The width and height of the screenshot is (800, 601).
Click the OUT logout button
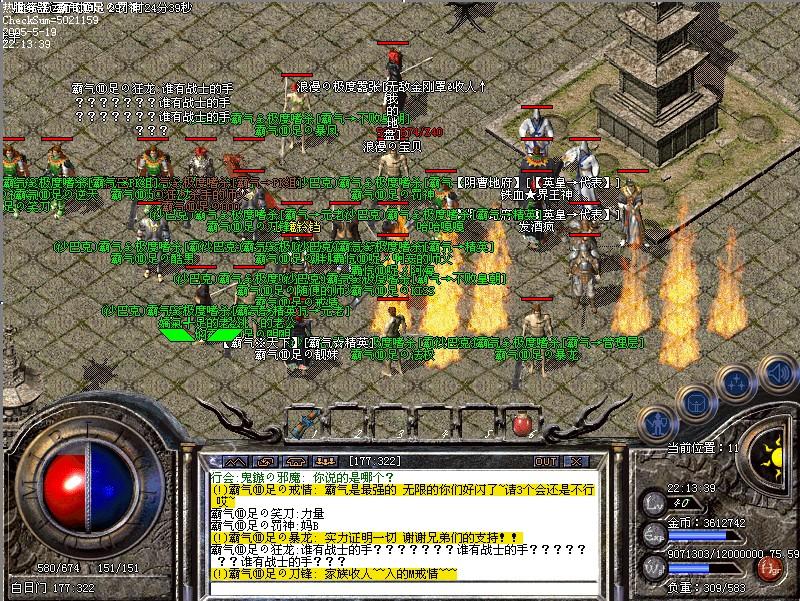pos(546,461)
